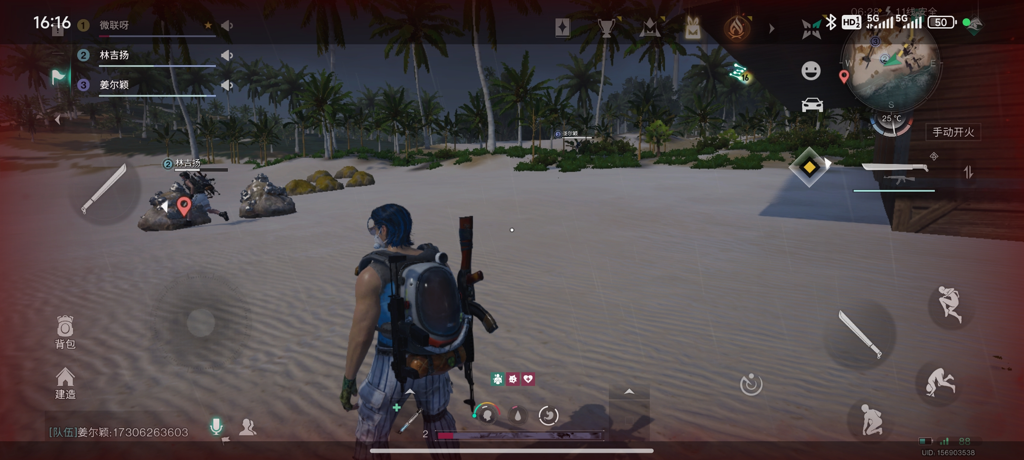The image size is (1024, 460).
Task: Swap weapons with the double-arrow button
Action: (968, 172)
